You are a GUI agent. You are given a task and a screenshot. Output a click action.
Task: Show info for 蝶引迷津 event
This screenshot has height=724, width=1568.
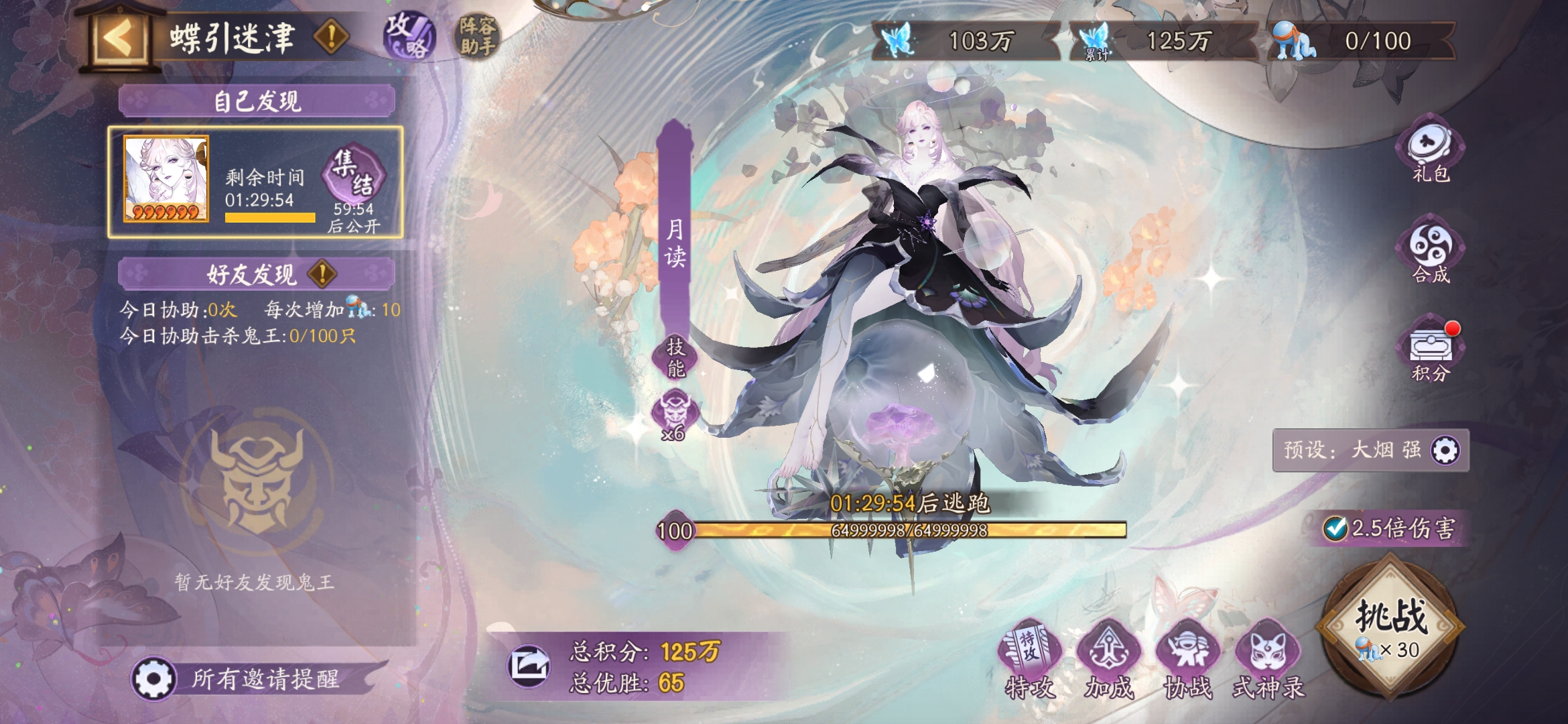[331, 36]
